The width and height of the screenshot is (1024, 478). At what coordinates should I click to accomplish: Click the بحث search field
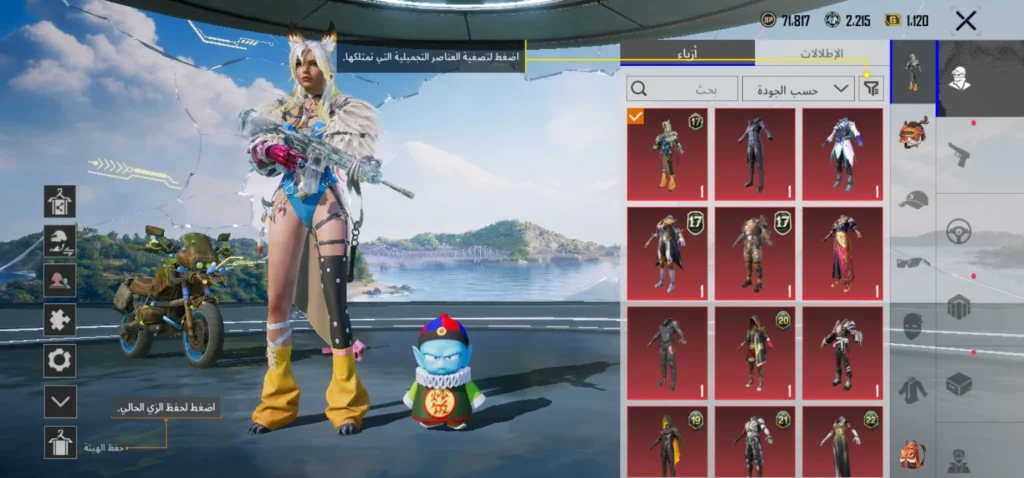click(x=682, y=89)
